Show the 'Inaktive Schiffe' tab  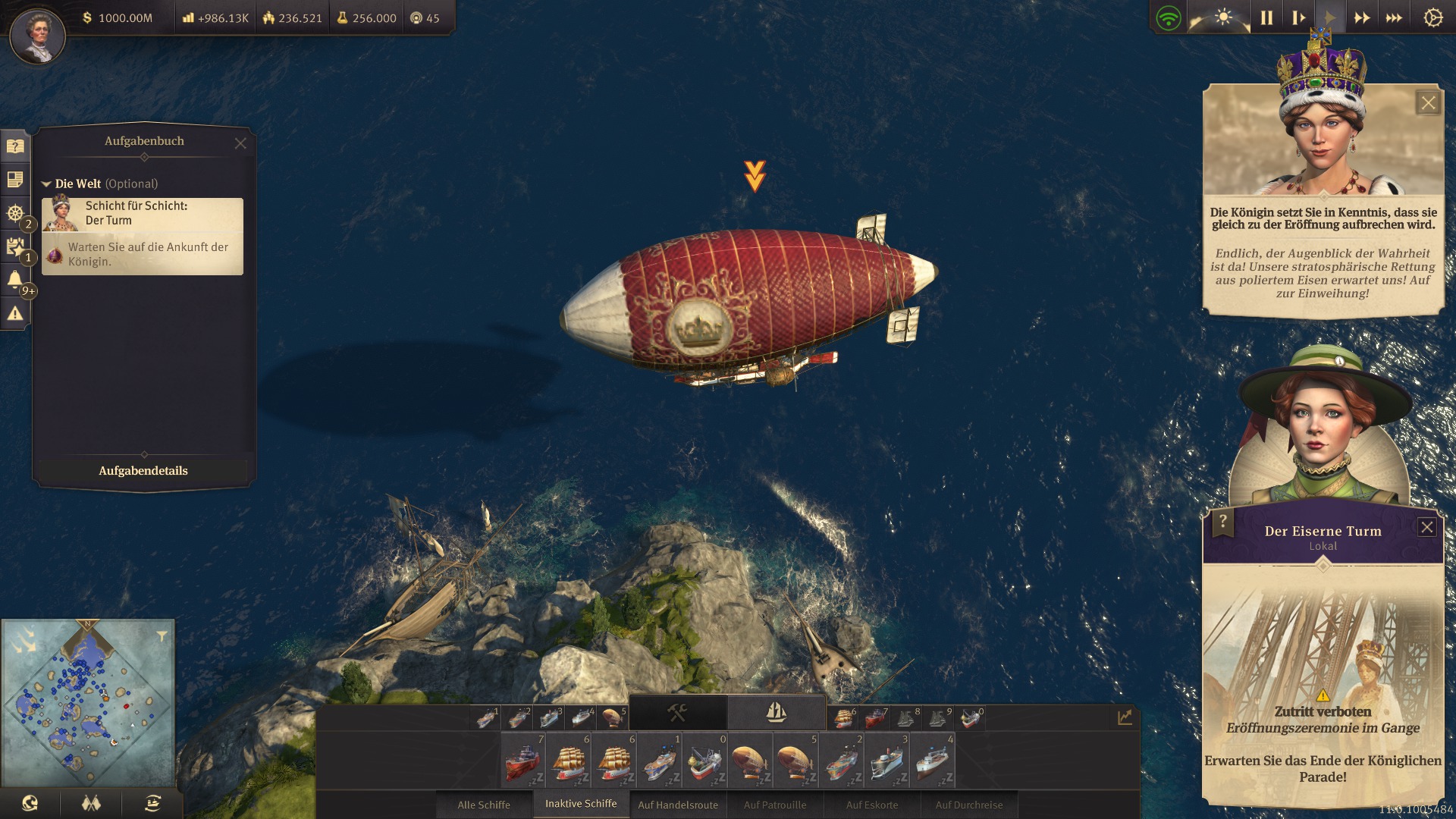[581, 804]
